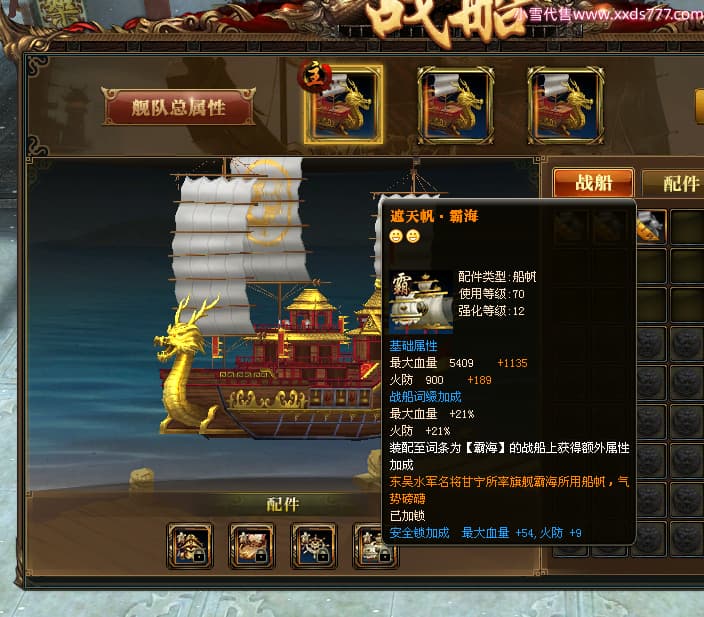Select the dragon figurehead accessory slot
This screenshot has width=704, height=617.
pyautogui.click(x=189, y=545)
